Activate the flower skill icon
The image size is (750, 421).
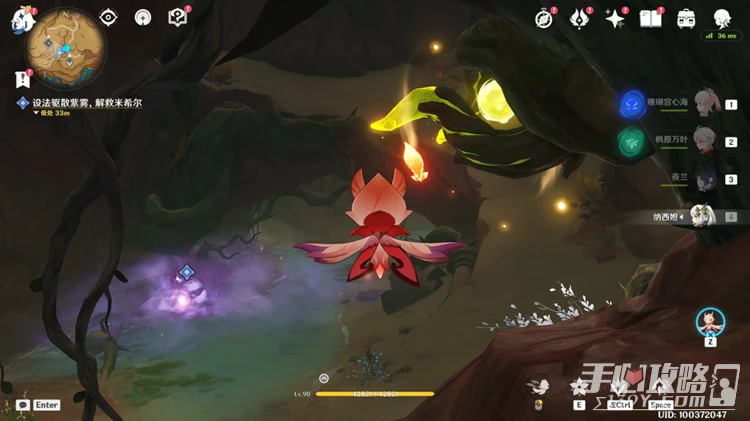[x=579, y=386]
